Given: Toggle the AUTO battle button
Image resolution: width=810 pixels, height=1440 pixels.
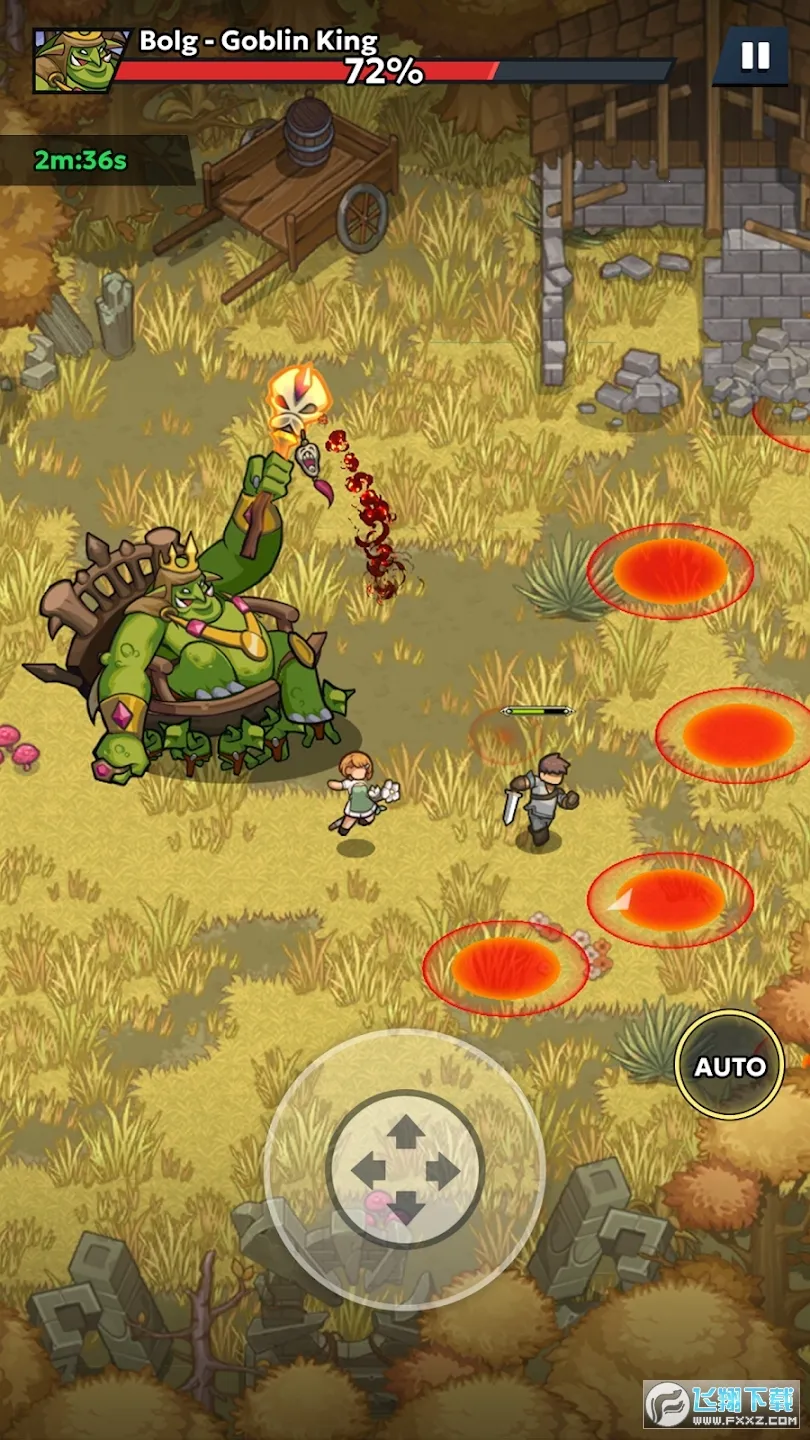Looking at the screenshot, I should 729,1066.
